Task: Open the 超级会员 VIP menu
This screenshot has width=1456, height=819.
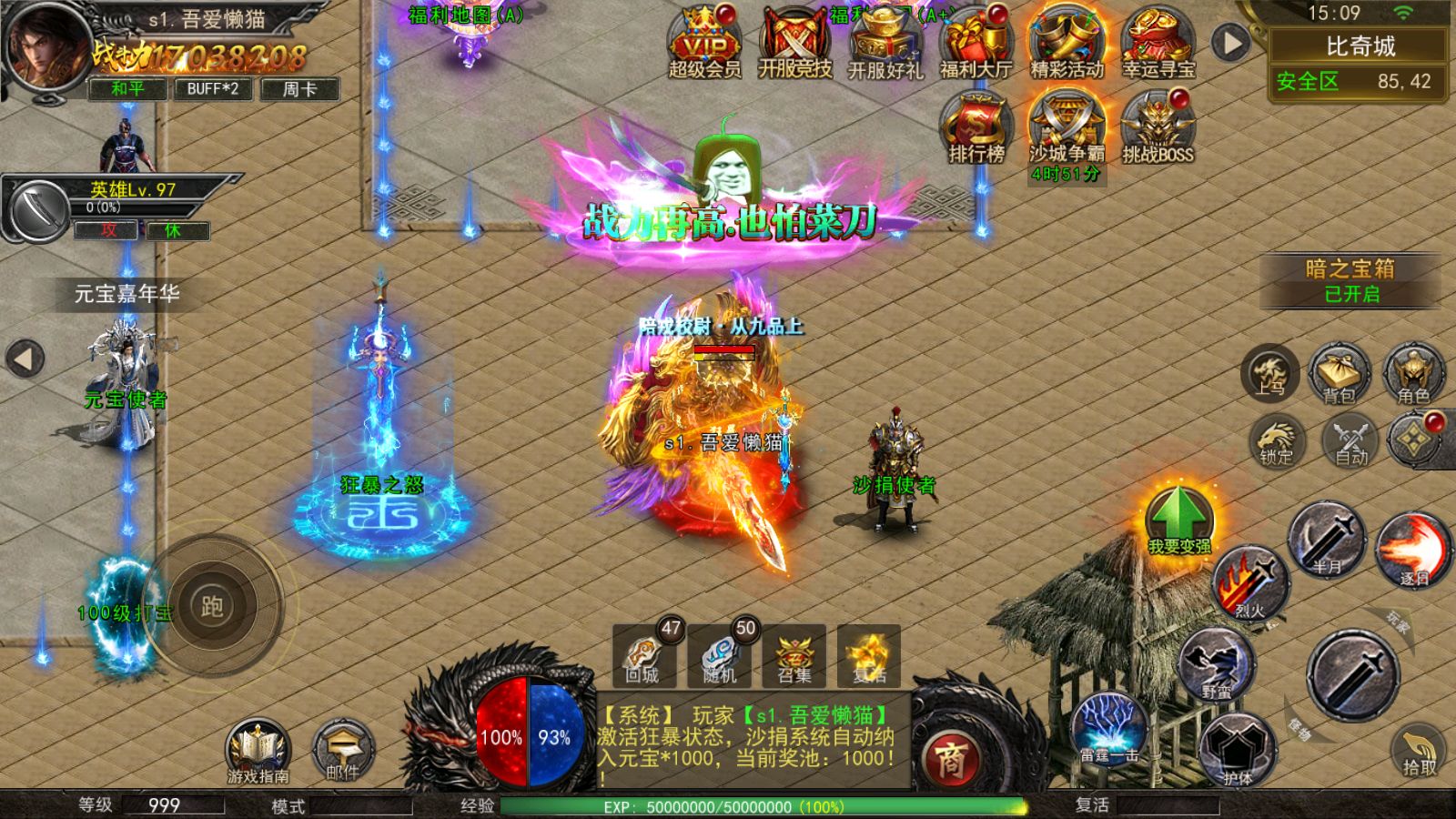Action: click(704, 44)
